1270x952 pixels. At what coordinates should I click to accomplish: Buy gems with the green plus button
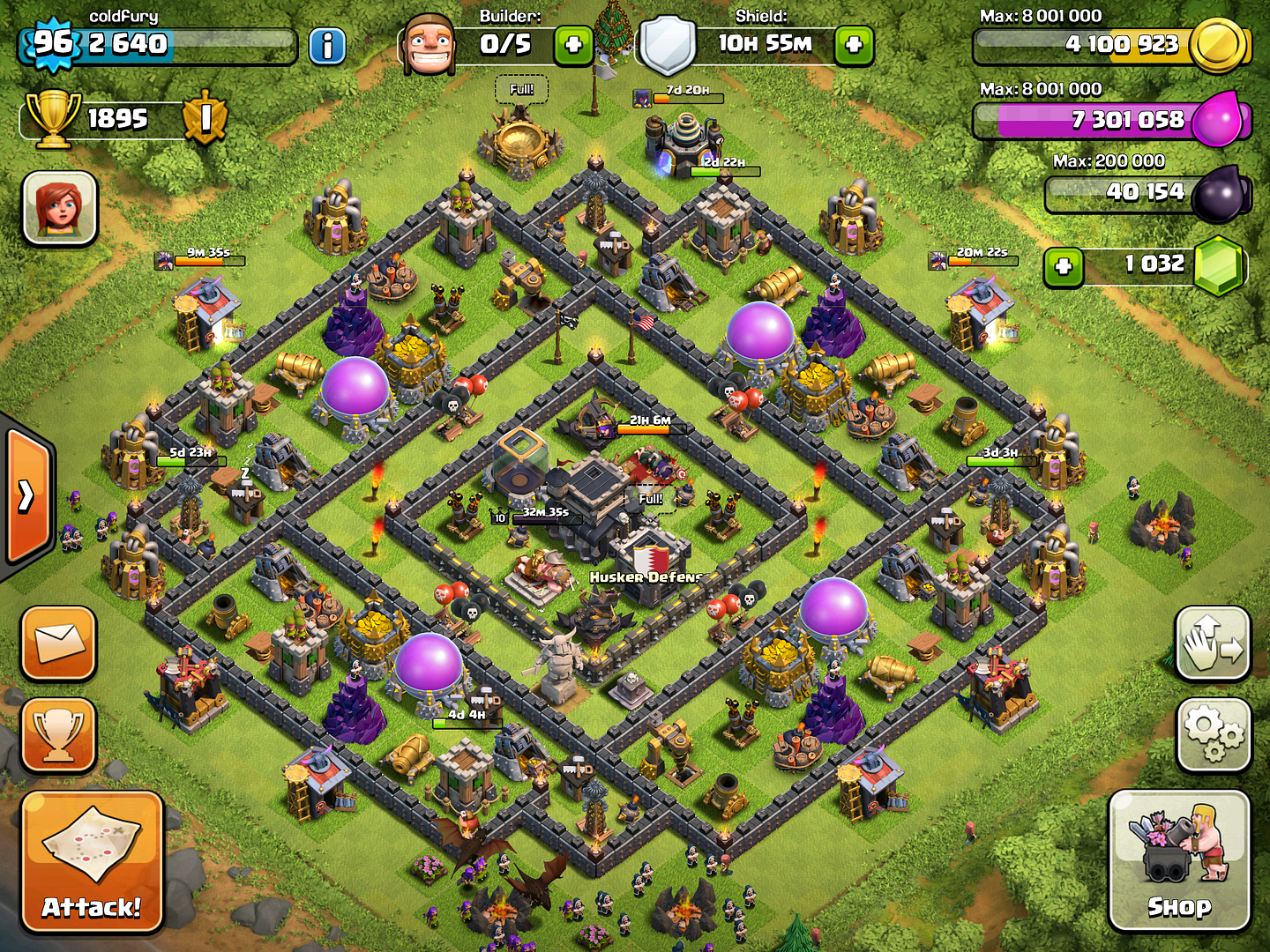click(x=1064, y=266)
